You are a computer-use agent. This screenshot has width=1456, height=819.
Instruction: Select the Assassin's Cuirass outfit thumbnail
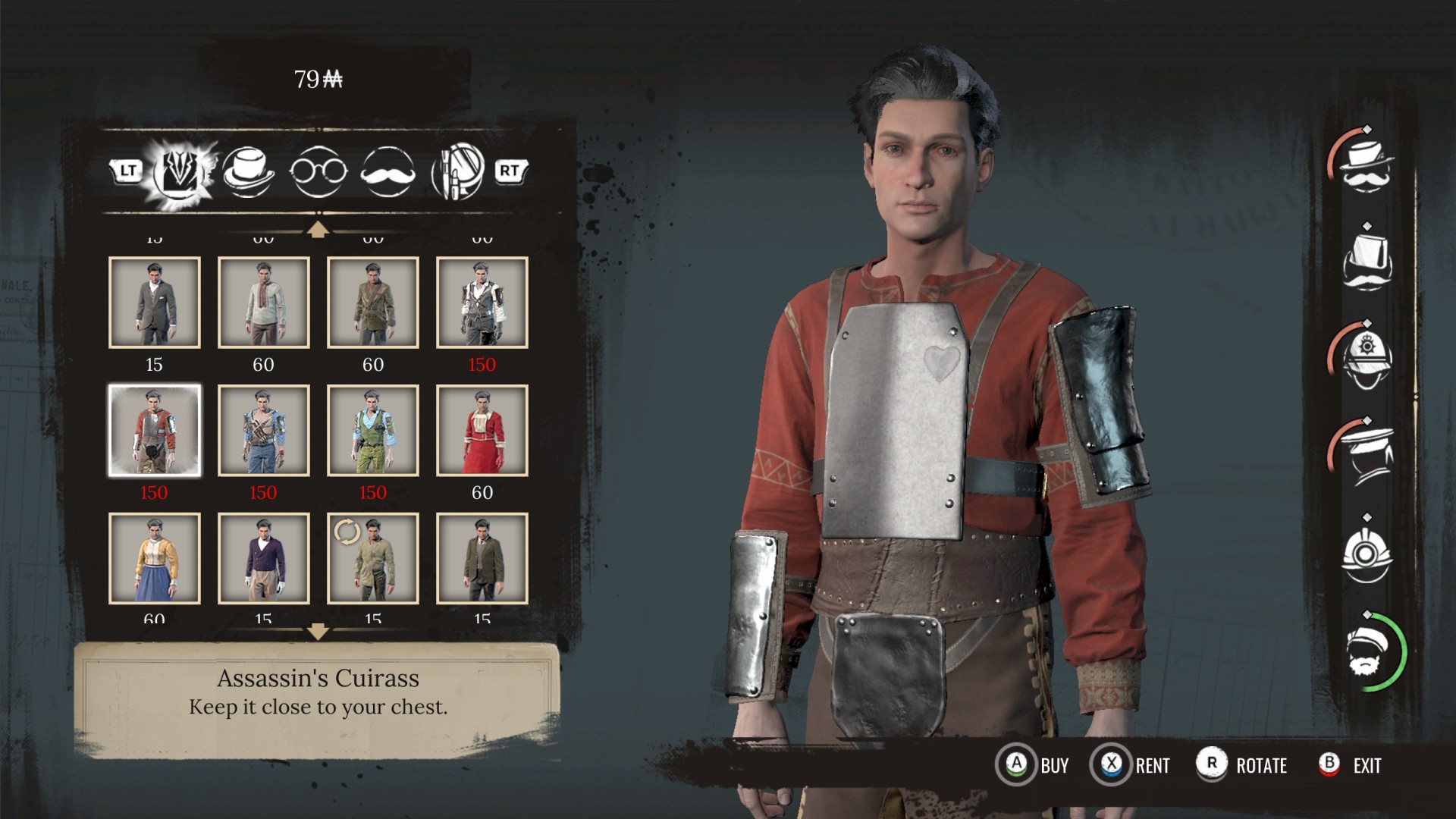tap(155, 431)
